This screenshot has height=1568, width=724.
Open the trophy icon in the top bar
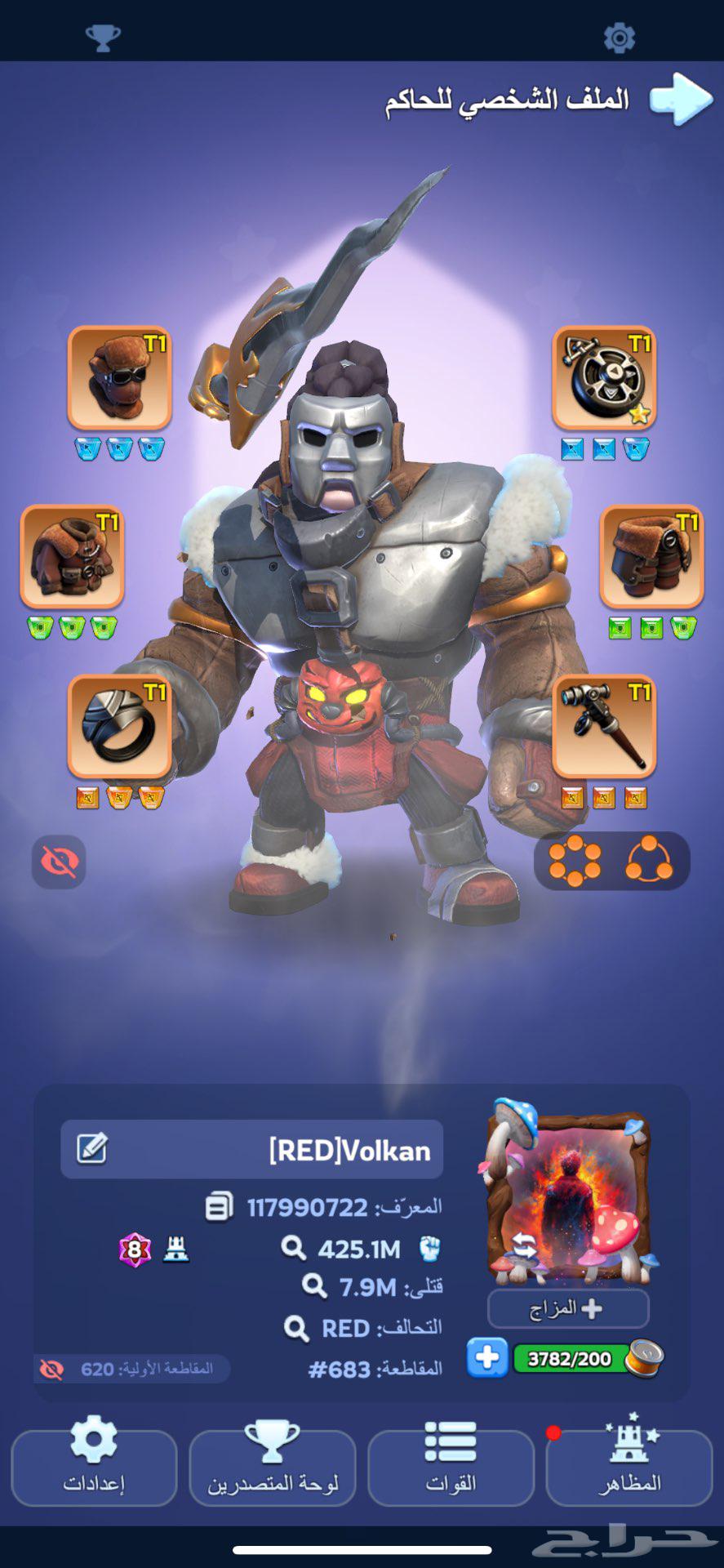(x=103, y=37)
